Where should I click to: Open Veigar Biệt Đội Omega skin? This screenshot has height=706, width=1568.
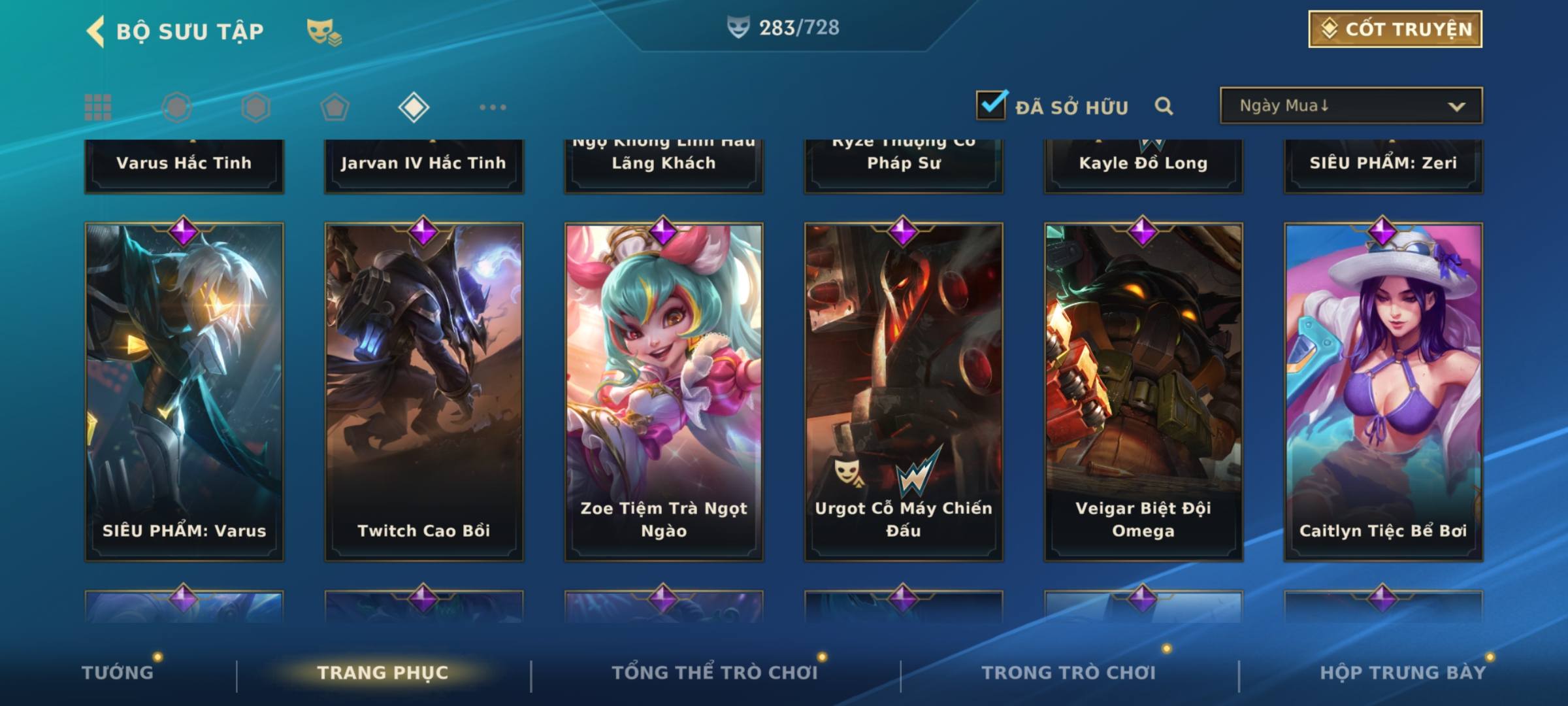(1143, 391)
